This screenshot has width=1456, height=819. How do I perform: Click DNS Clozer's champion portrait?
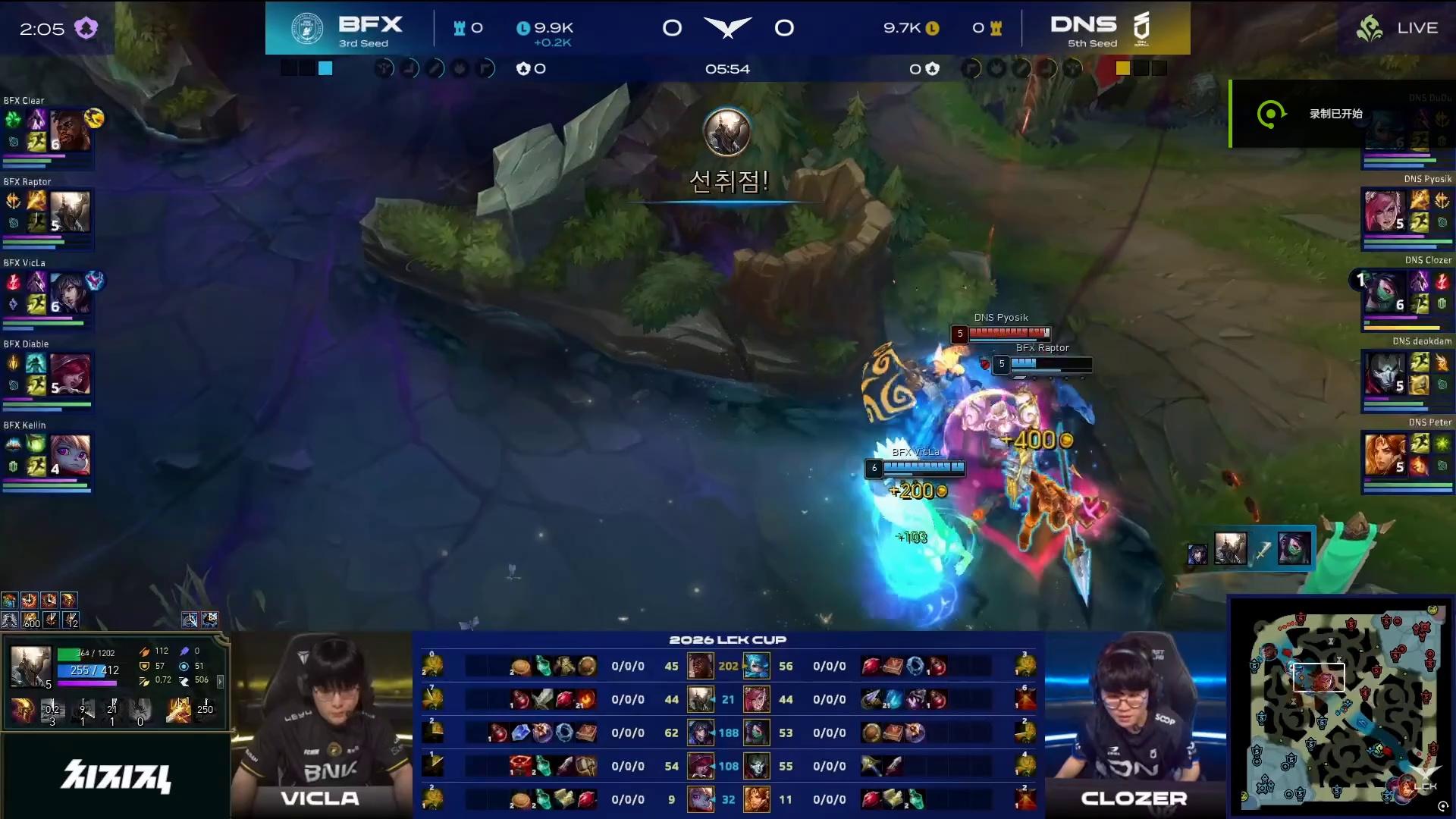[x=1383, y=292]
